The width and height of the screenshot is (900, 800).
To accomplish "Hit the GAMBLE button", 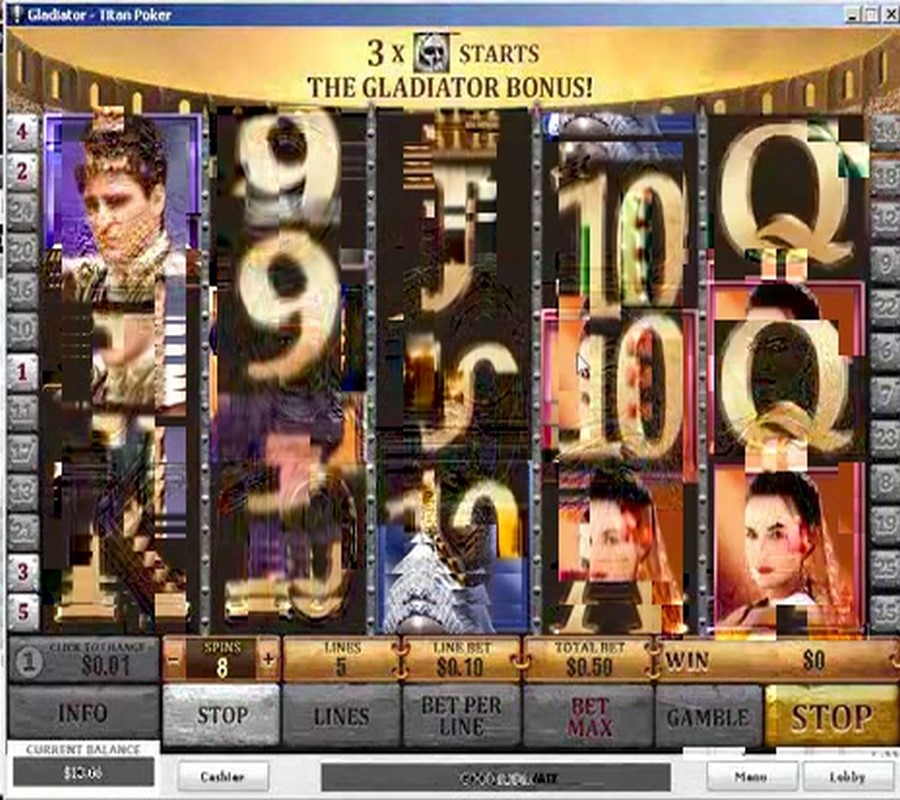I will (708, 715).
